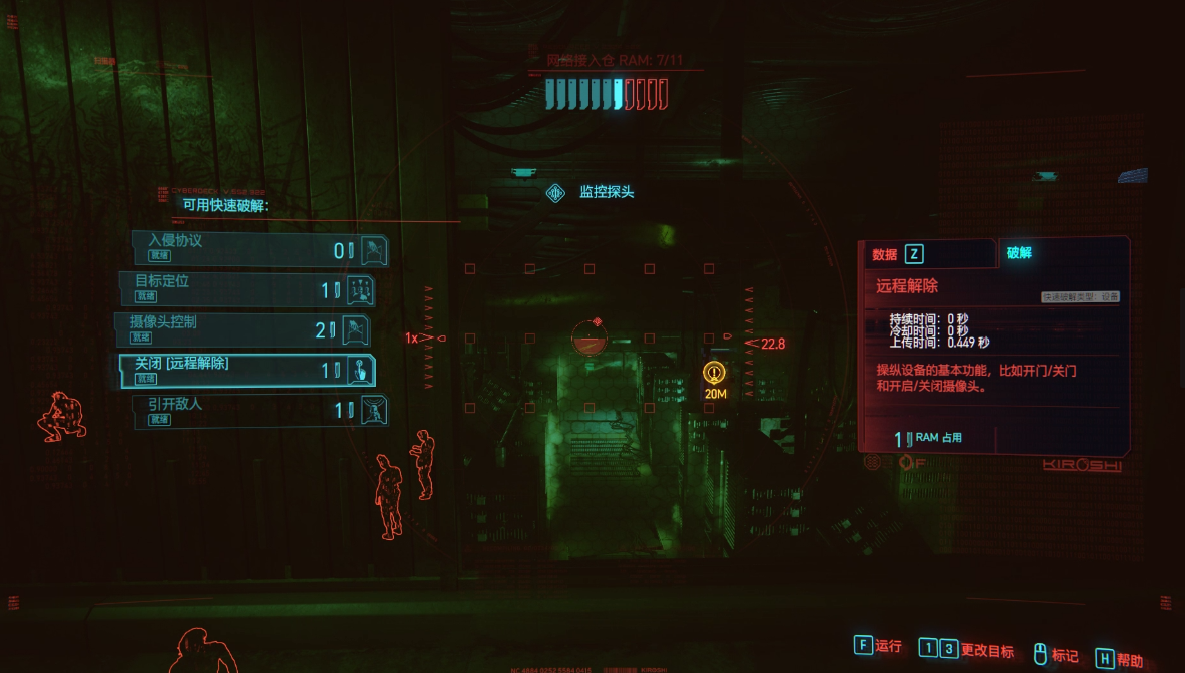Switch to the 数据 tab
Viewport: 1185px width, 673px height.
pos(898,254)
